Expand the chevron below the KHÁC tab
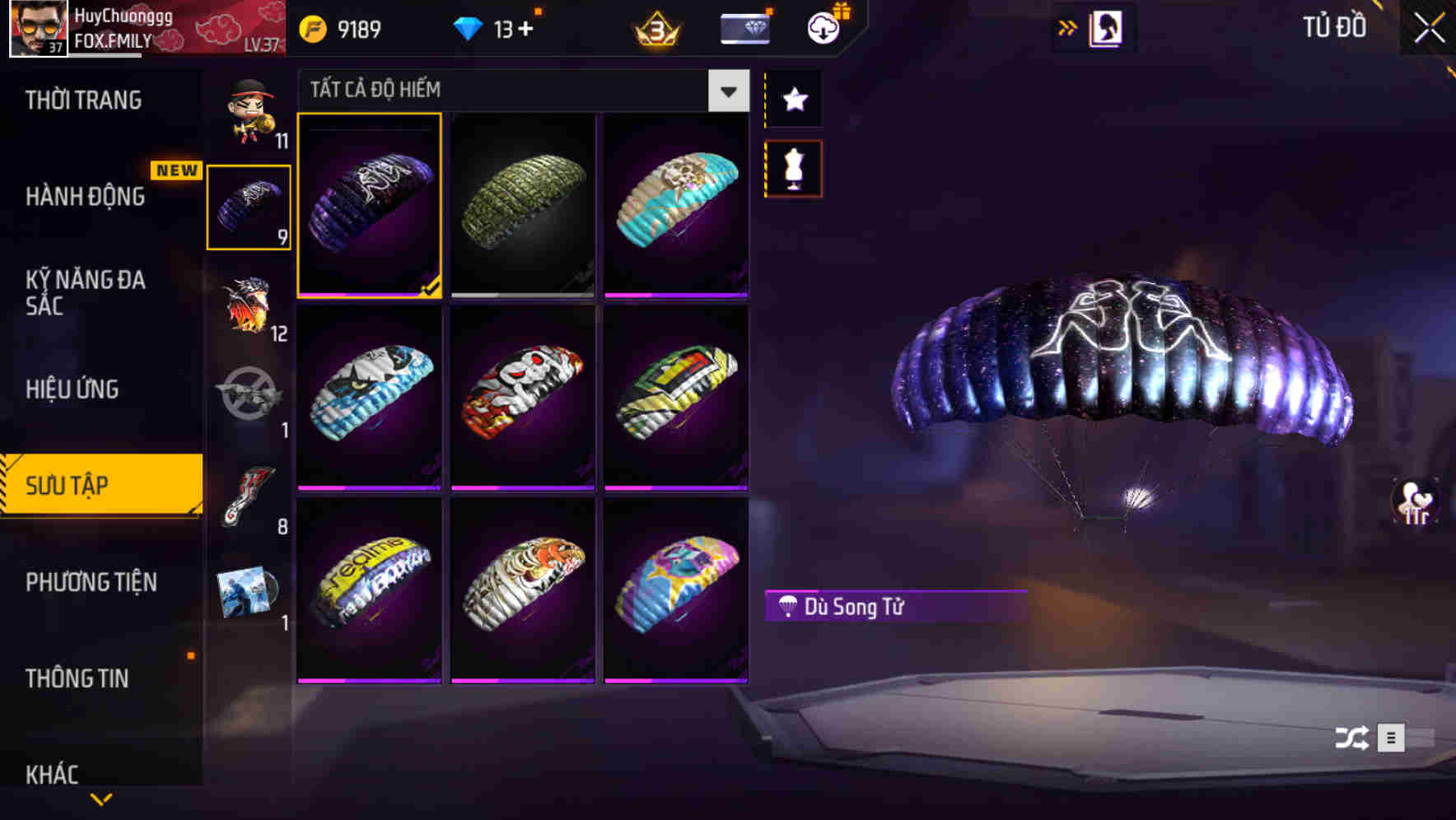This screenshot has height=820, width=1456. pos(100,800)
